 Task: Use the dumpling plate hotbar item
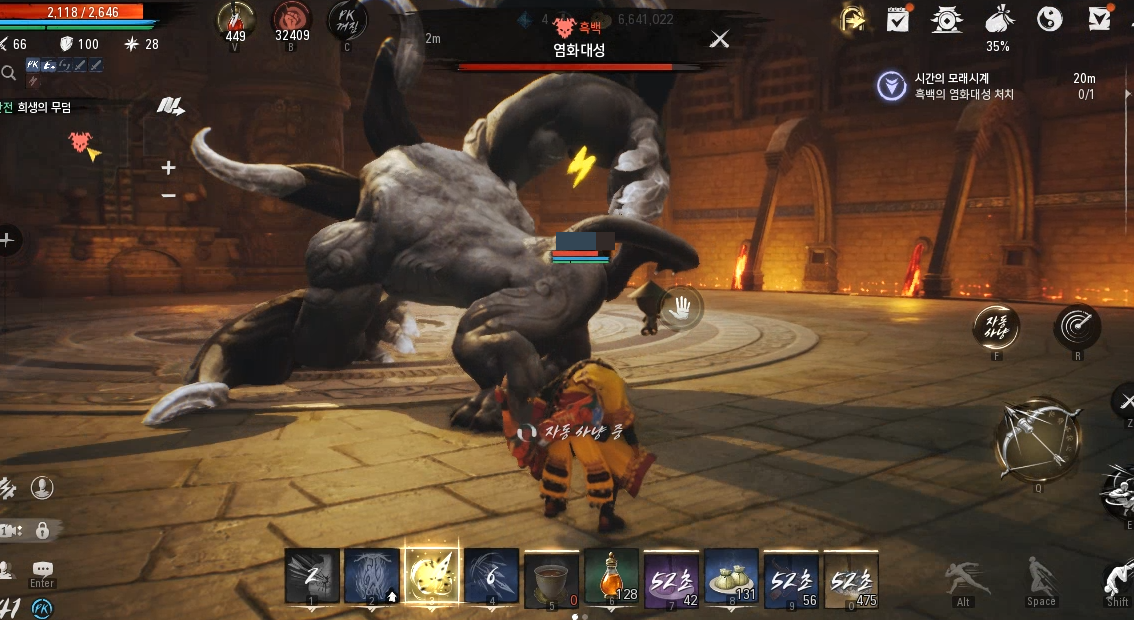pyautogui.click(x=731, y=576)
